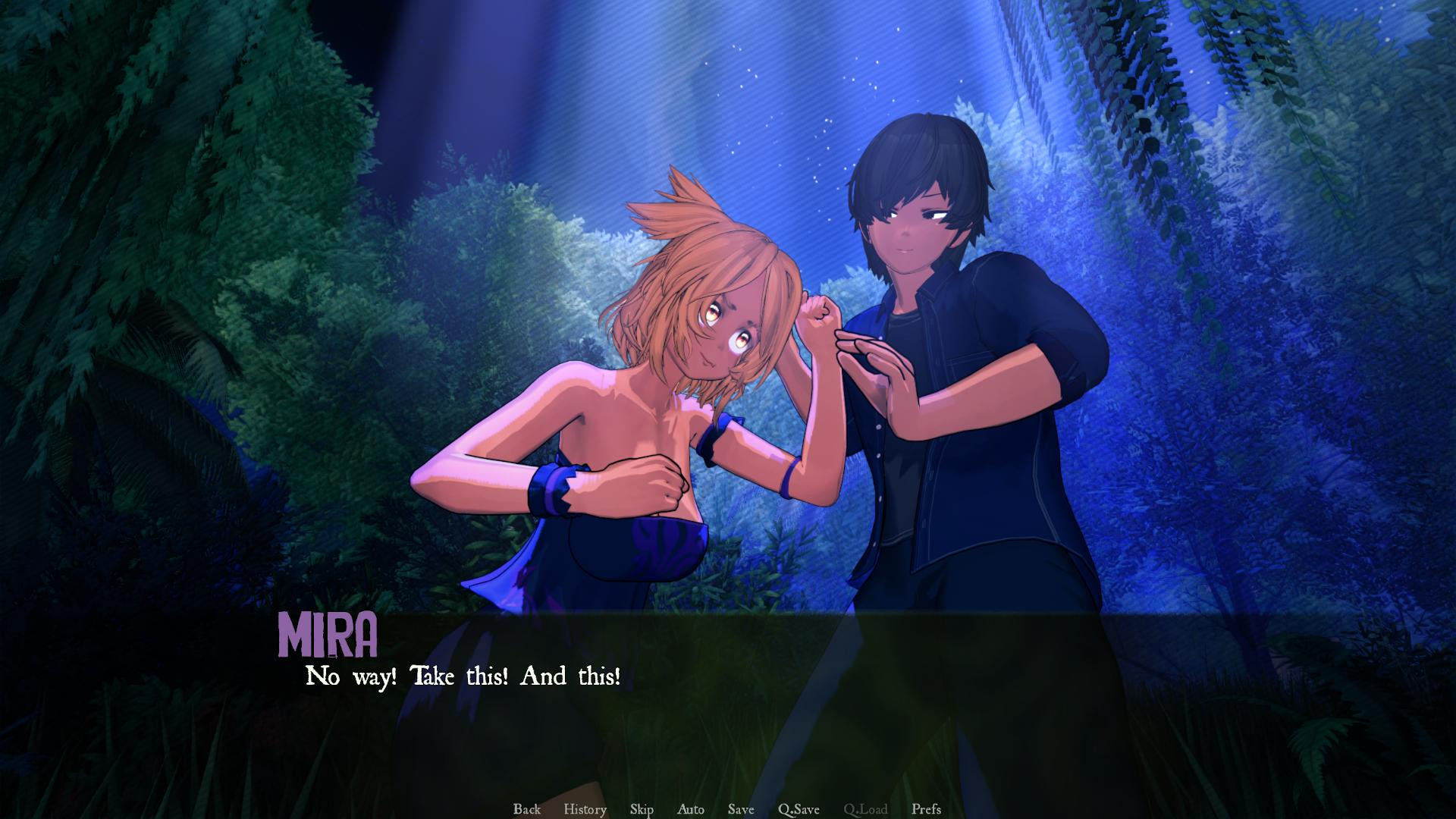The height and width of the screenshot is (819, 1456).
Task: Go back to the previous dialogue line
Action: coord(527,809)
